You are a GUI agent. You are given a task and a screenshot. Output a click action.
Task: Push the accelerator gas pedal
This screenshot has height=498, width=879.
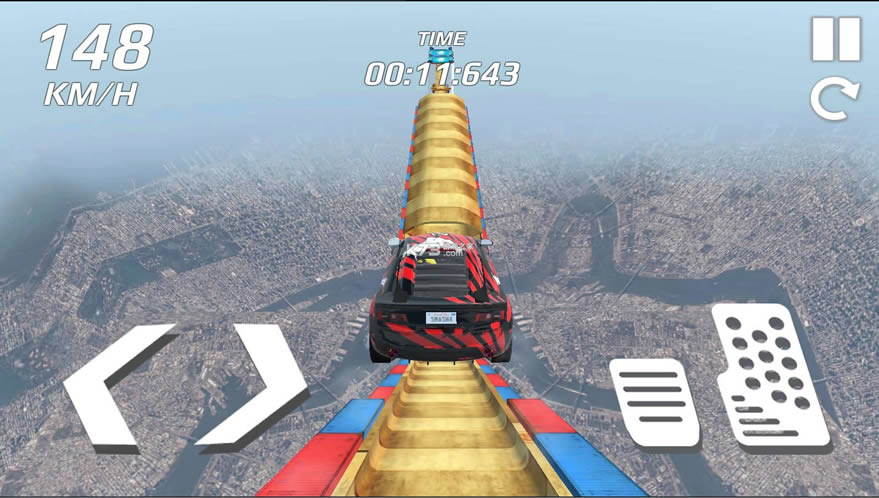coord(768,376)
